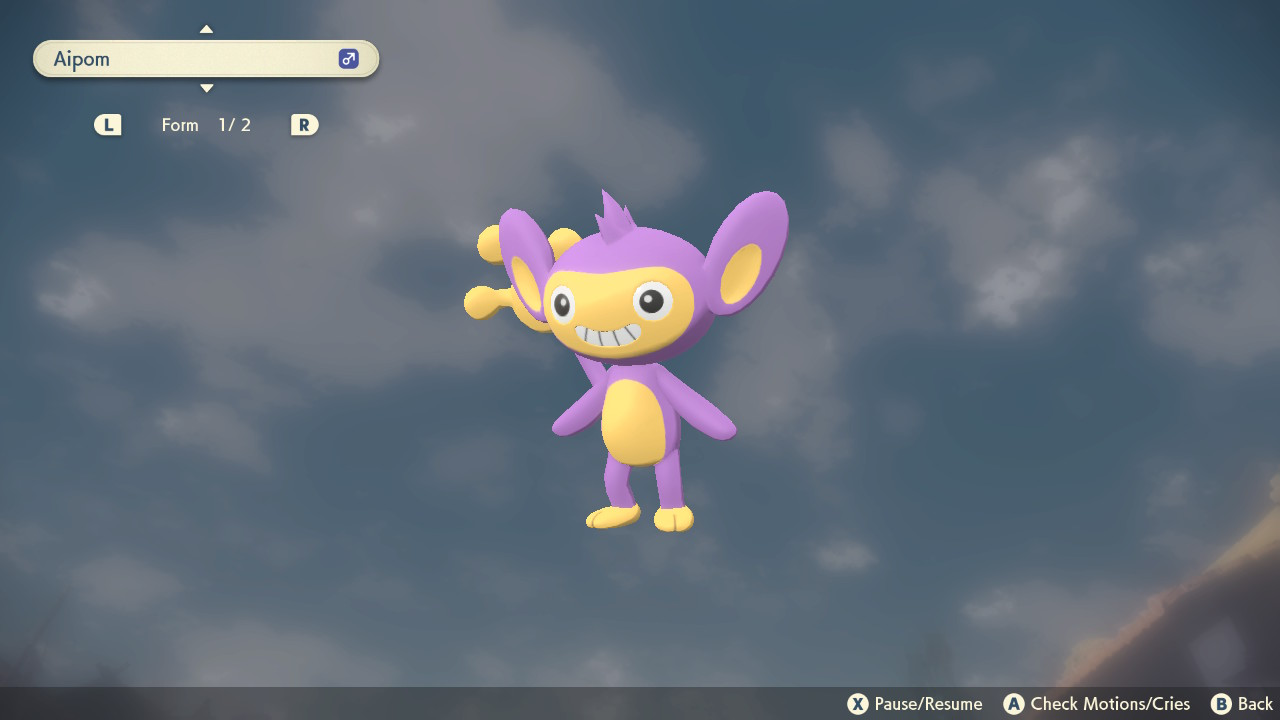This screenshot has height=720, width=1280.
Task: Open the next Pokémon using the down chevron
Action: point(206,88)
